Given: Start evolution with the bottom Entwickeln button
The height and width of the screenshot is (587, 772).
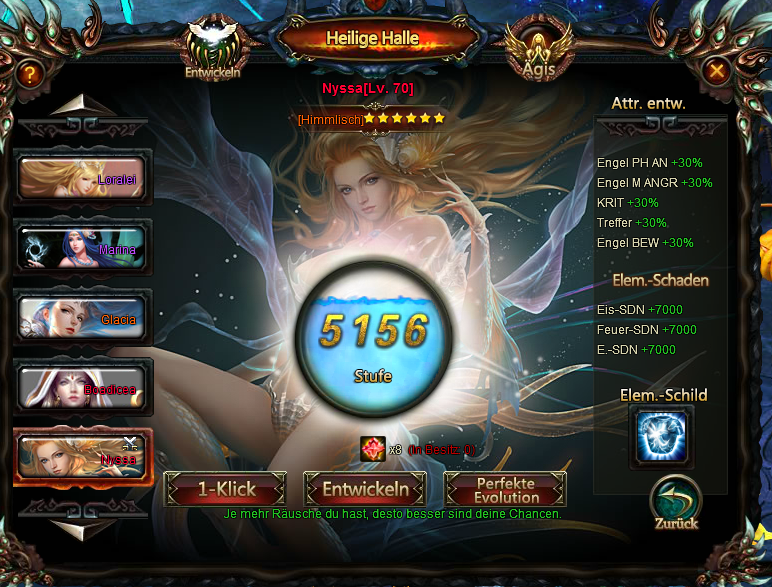Looking at the screenshot, I should pyautogui.click(x=365, y=489).
